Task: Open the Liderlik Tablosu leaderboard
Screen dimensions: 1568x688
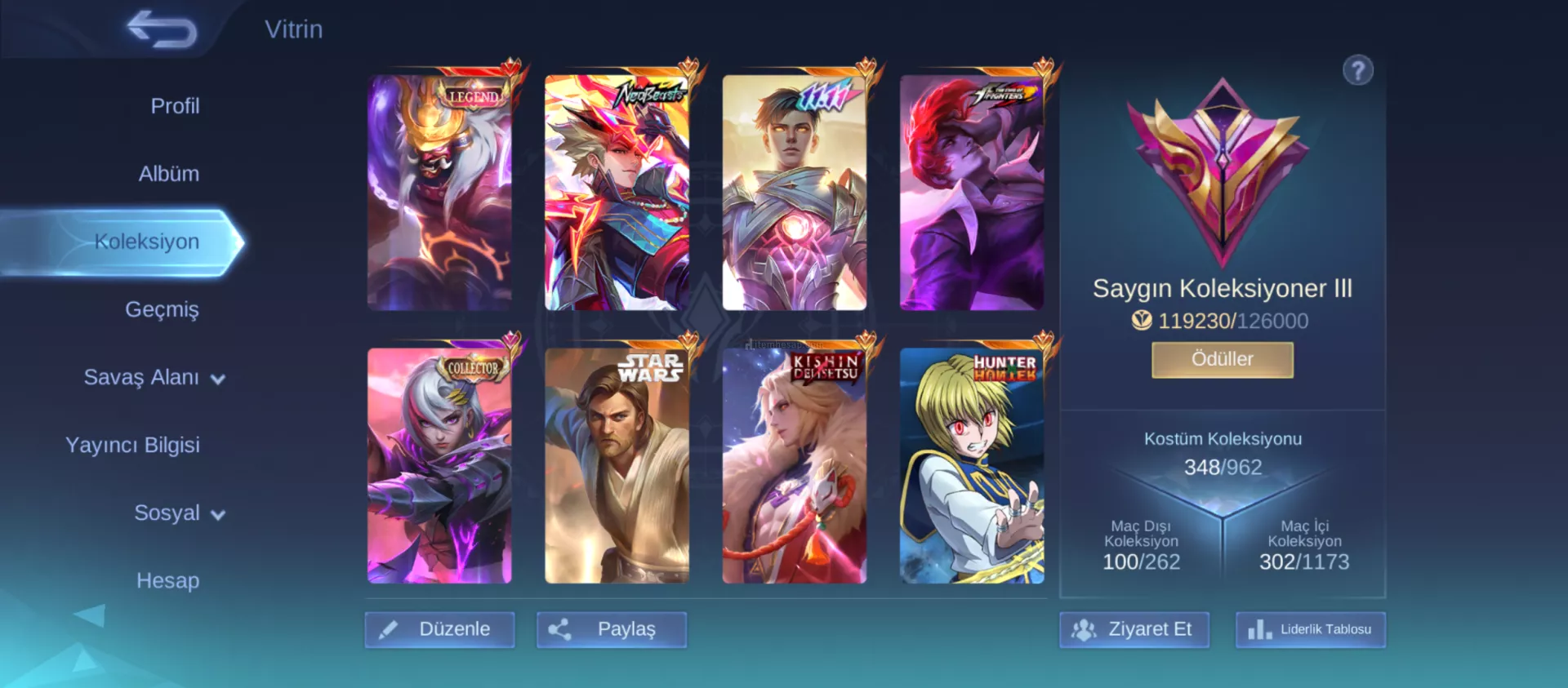Action: tap(1310, 629)
